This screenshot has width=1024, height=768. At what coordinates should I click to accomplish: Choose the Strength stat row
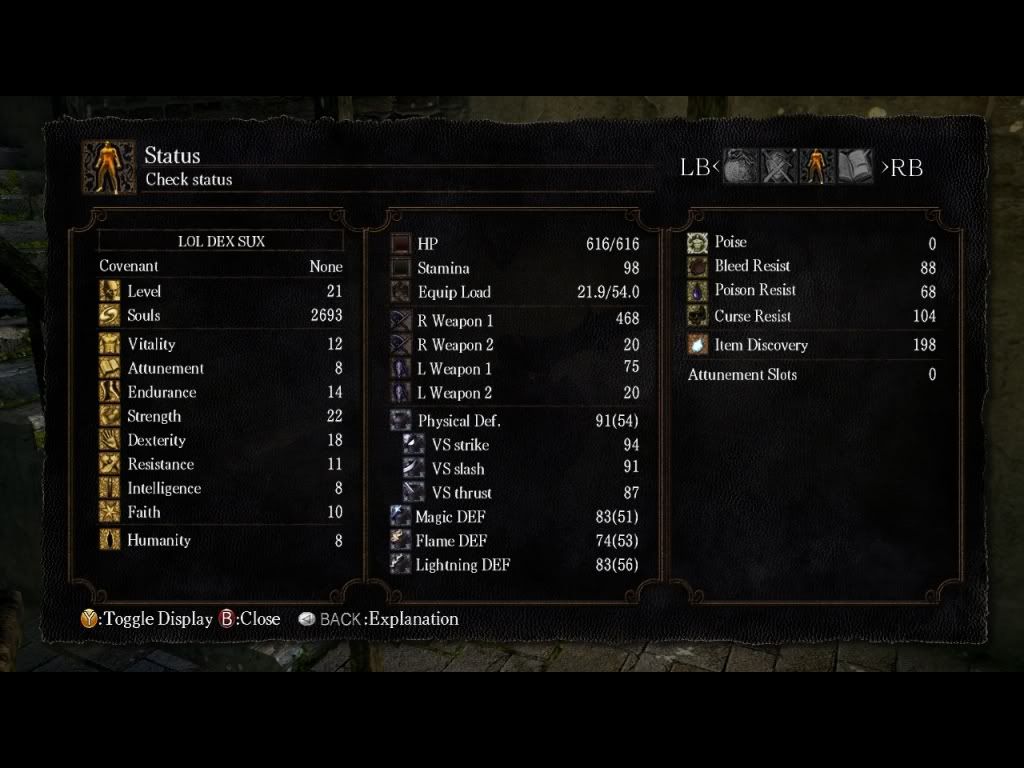[221, 416]
